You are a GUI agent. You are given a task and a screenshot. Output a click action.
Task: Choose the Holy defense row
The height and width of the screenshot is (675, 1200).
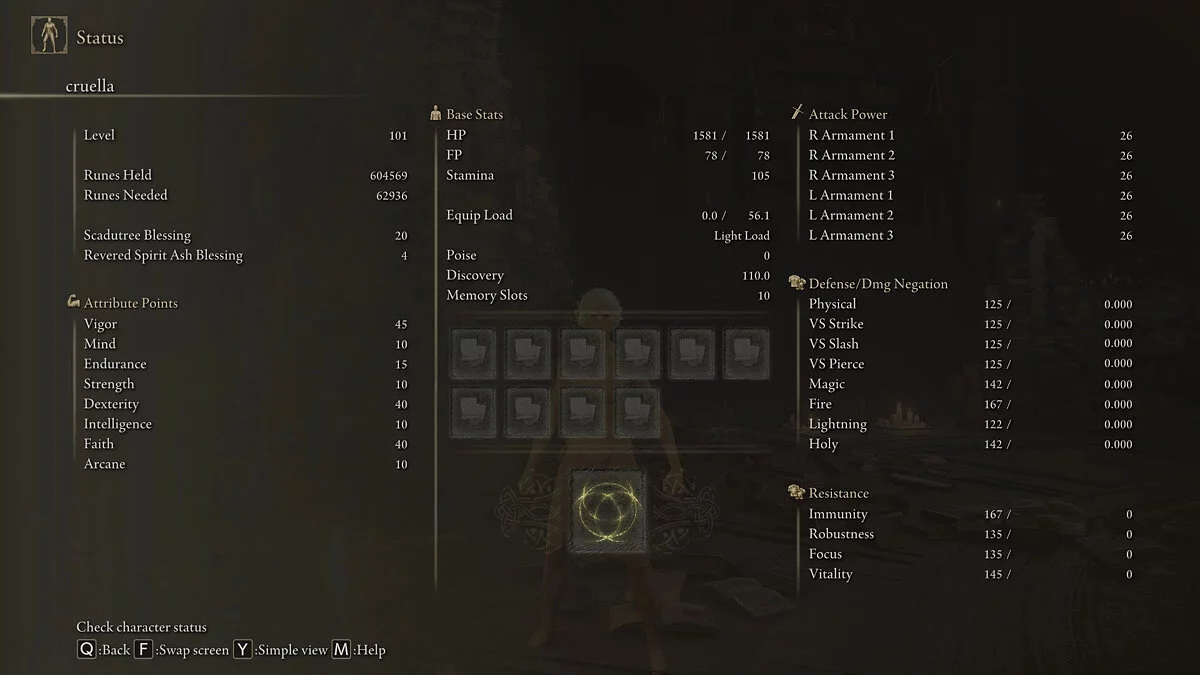pyautogui.click(x=970, y=444)
